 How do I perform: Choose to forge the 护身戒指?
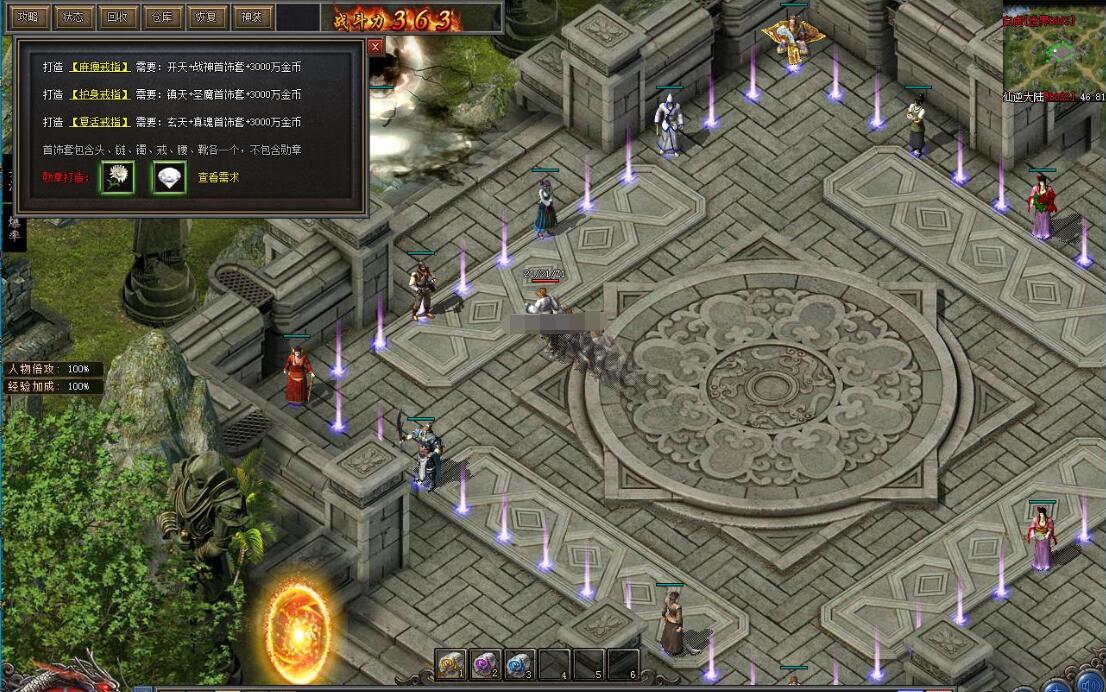99,94
